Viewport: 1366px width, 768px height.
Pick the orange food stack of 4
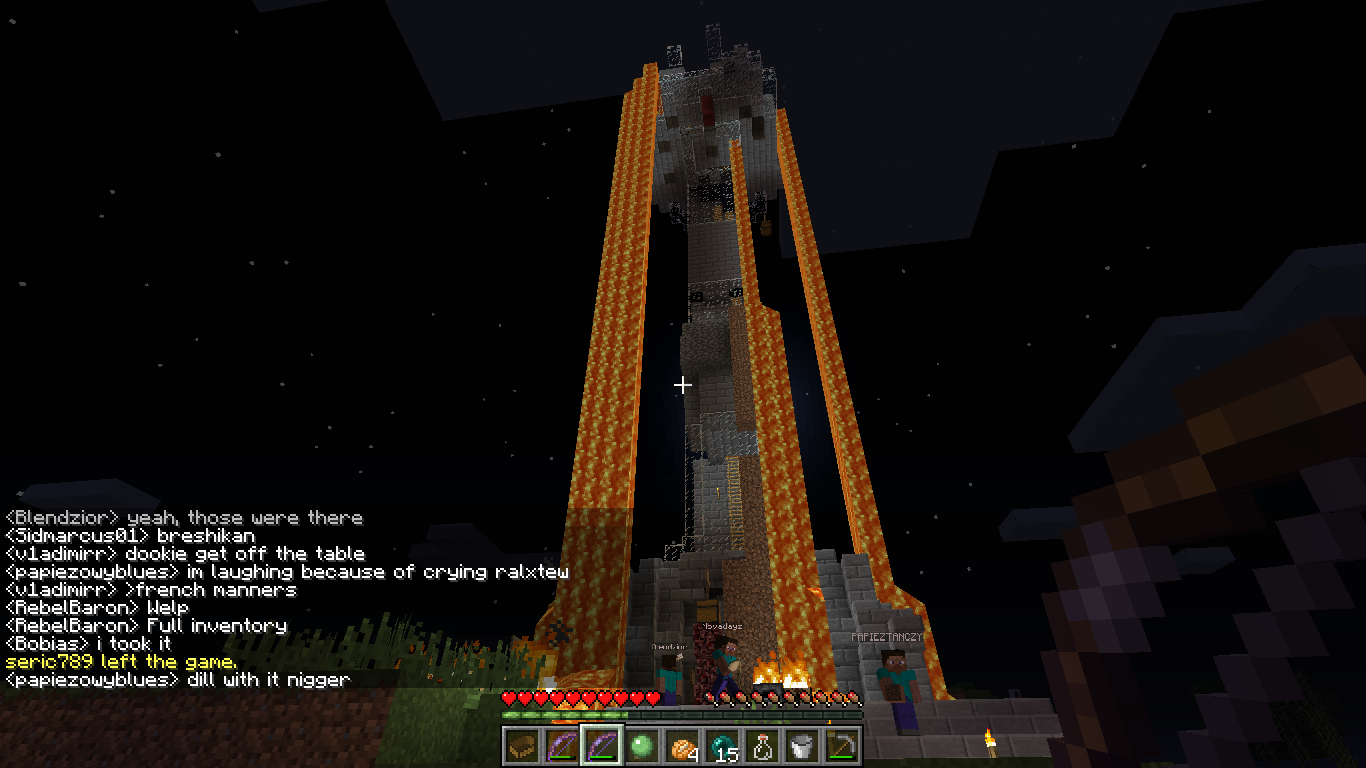point(682,745)
